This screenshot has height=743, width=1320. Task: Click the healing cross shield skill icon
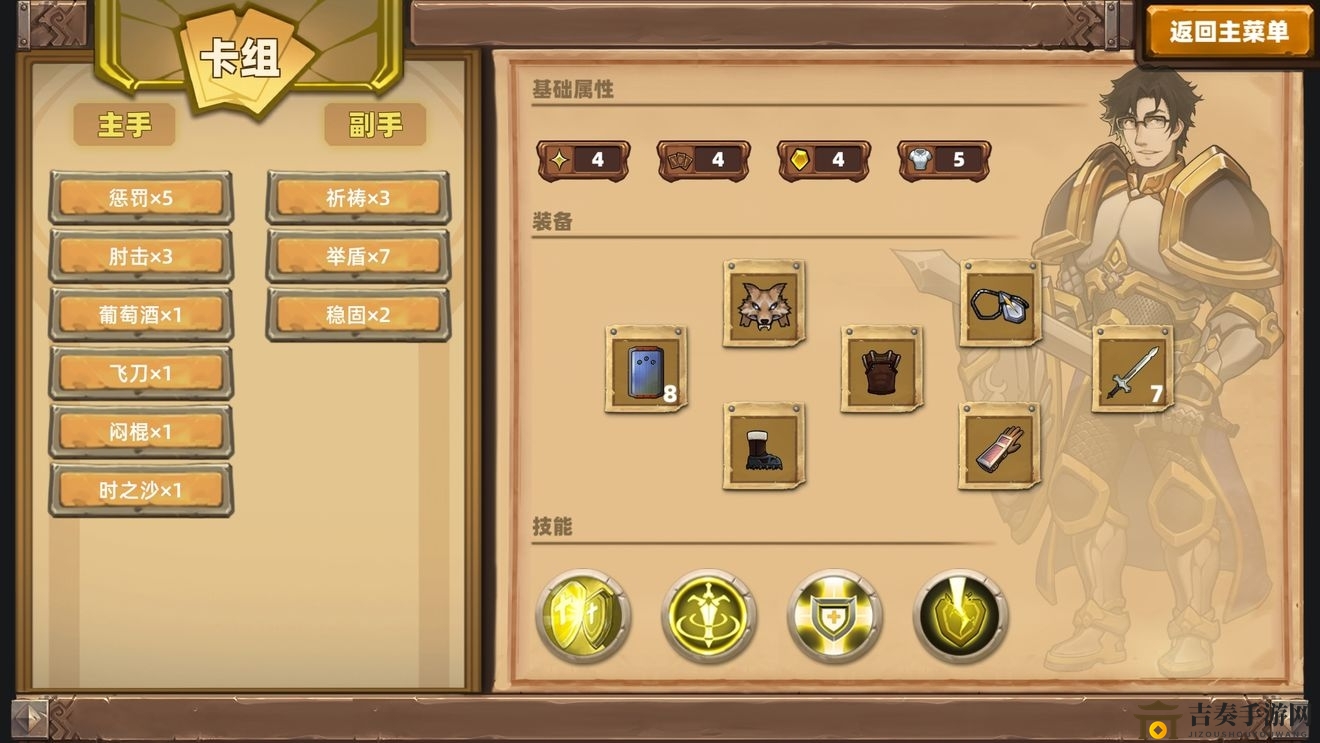tap(833, 615)
